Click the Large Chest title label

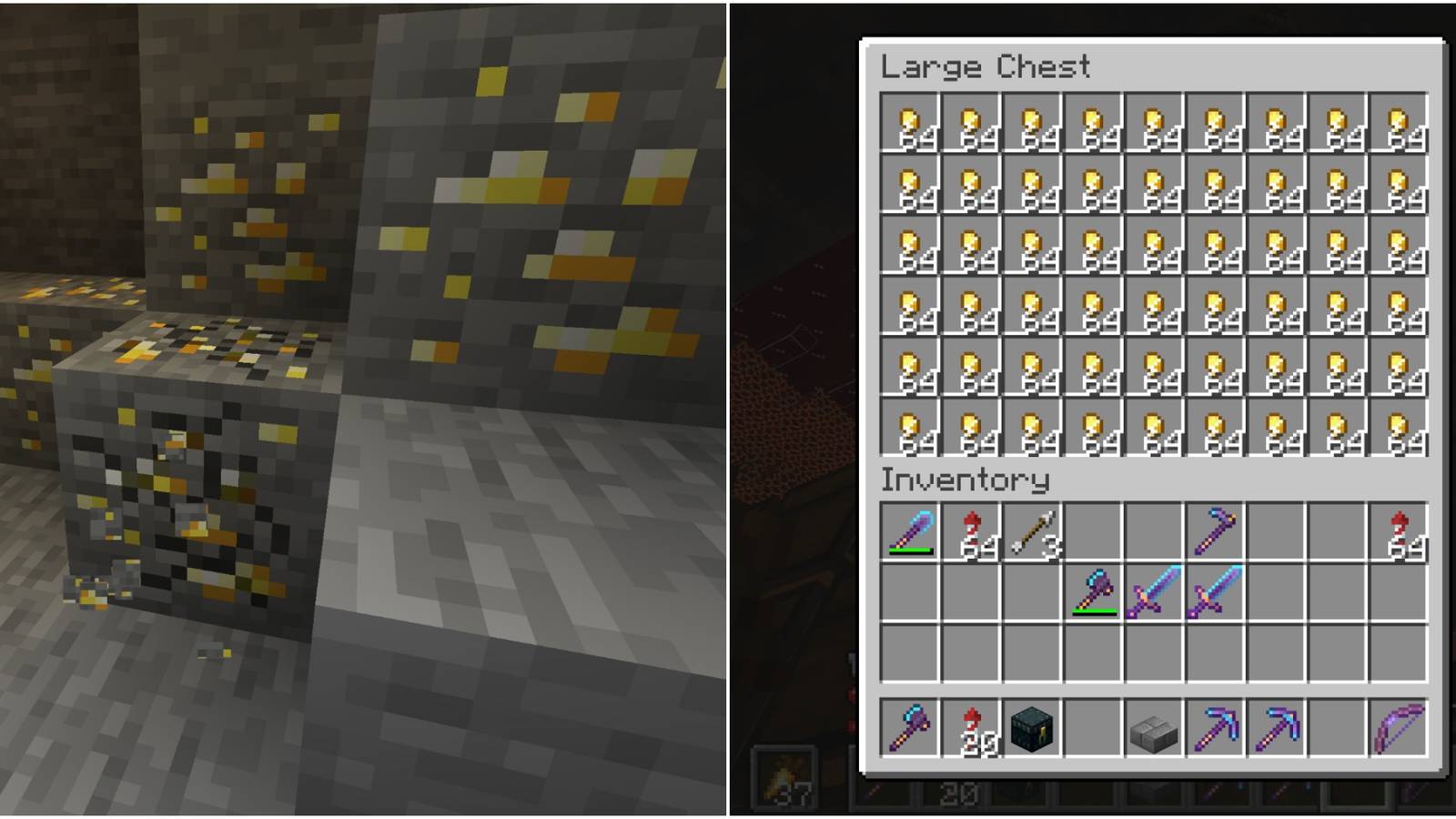[x=983, y=66]
